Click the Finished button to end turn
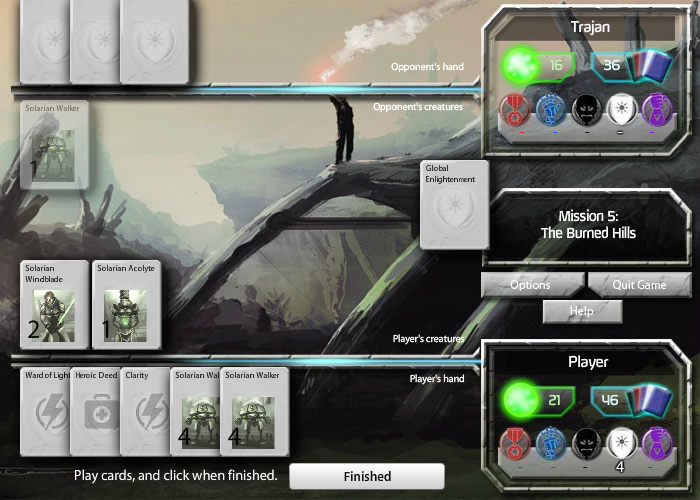 pyautogui.click(x=366, y=476)
